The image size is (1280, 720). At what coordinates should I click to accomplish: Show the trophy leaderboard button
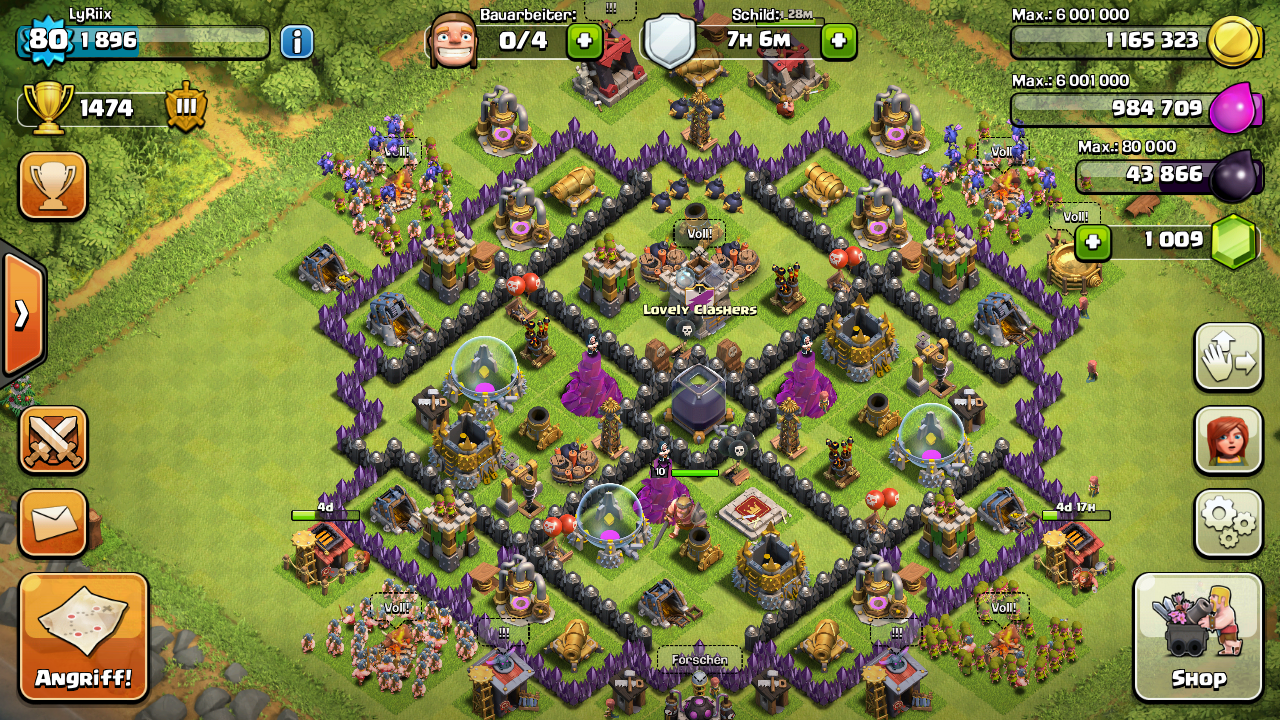[53, 185]
